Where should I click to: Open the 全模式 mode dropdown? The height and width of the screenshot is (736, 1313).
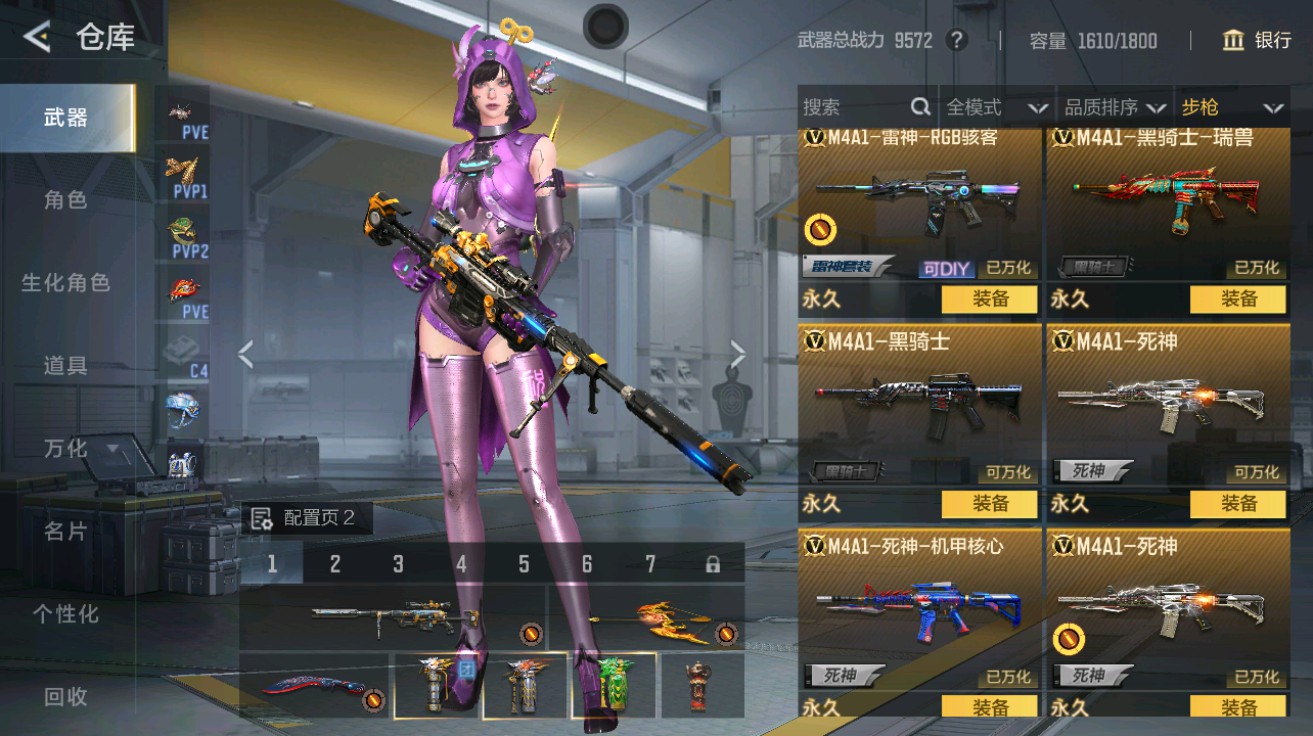coord(996,107)
